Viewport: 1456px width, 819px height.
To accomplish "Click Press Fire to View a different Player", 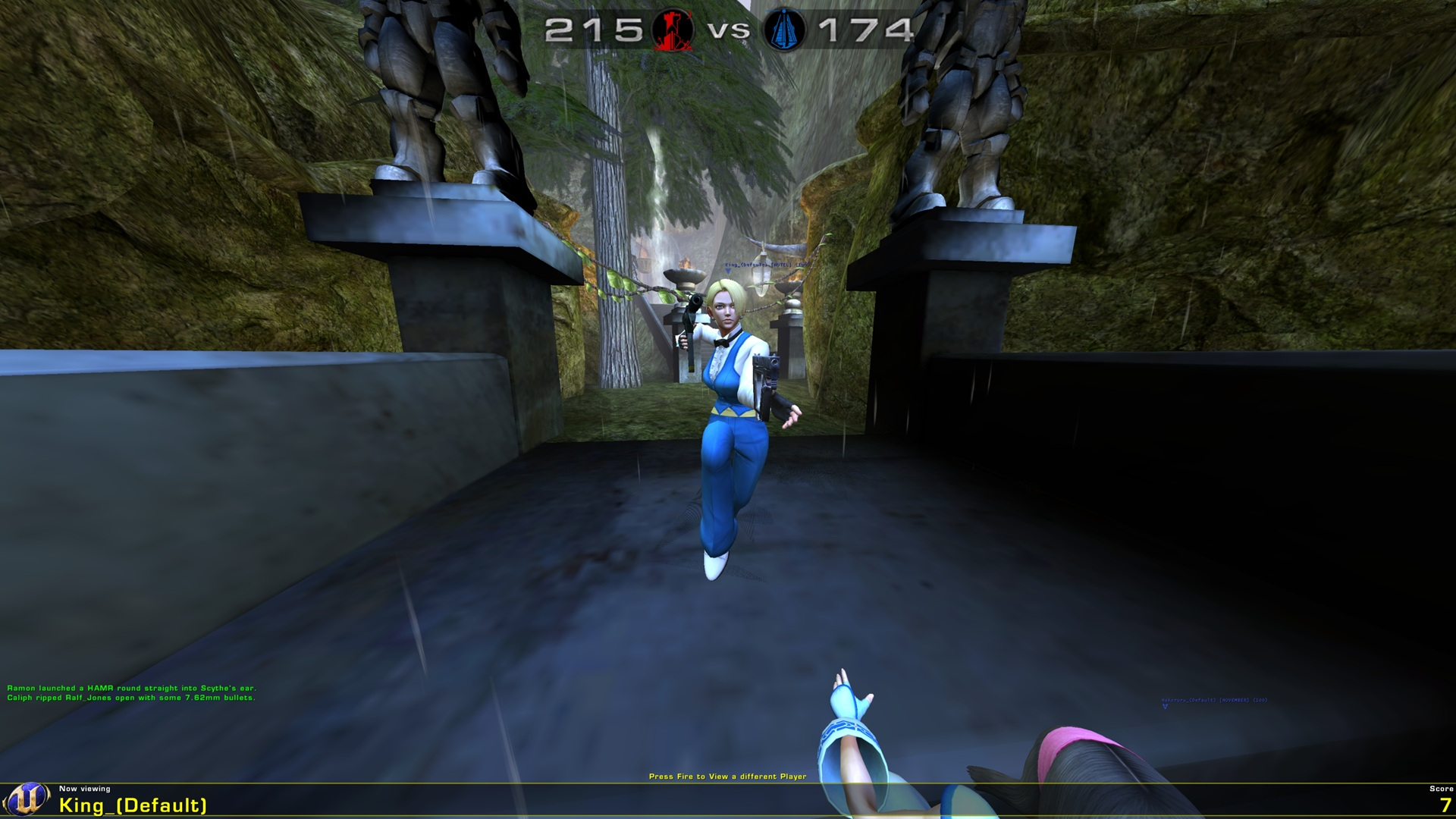I will [728, 777].
